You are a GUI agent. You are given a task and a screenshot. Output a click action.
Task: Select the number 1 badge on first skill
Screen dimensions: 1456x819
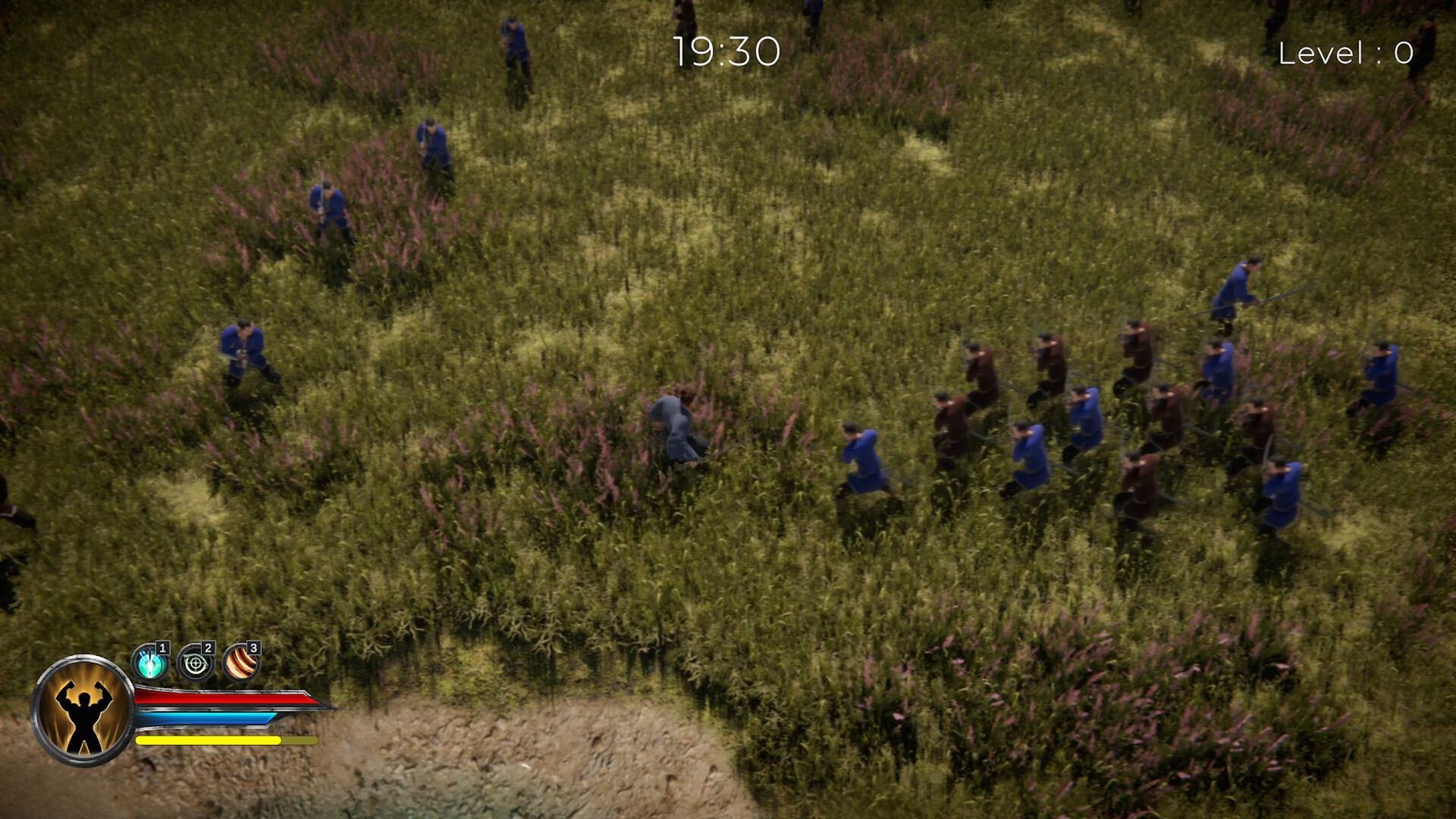coord(162,649)
